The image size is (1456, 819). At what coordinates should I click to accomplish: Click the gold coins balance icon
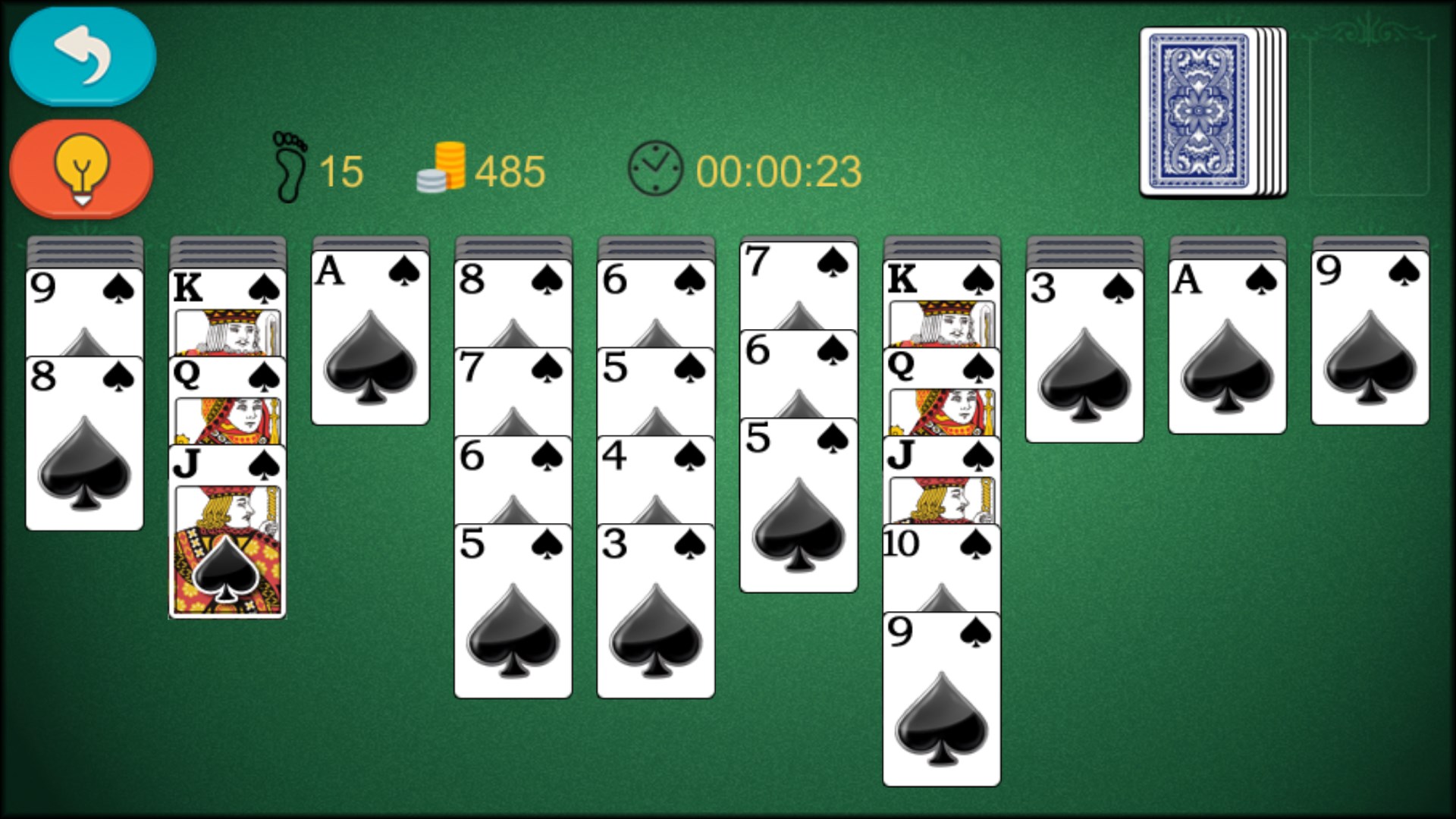click(442, 167)
